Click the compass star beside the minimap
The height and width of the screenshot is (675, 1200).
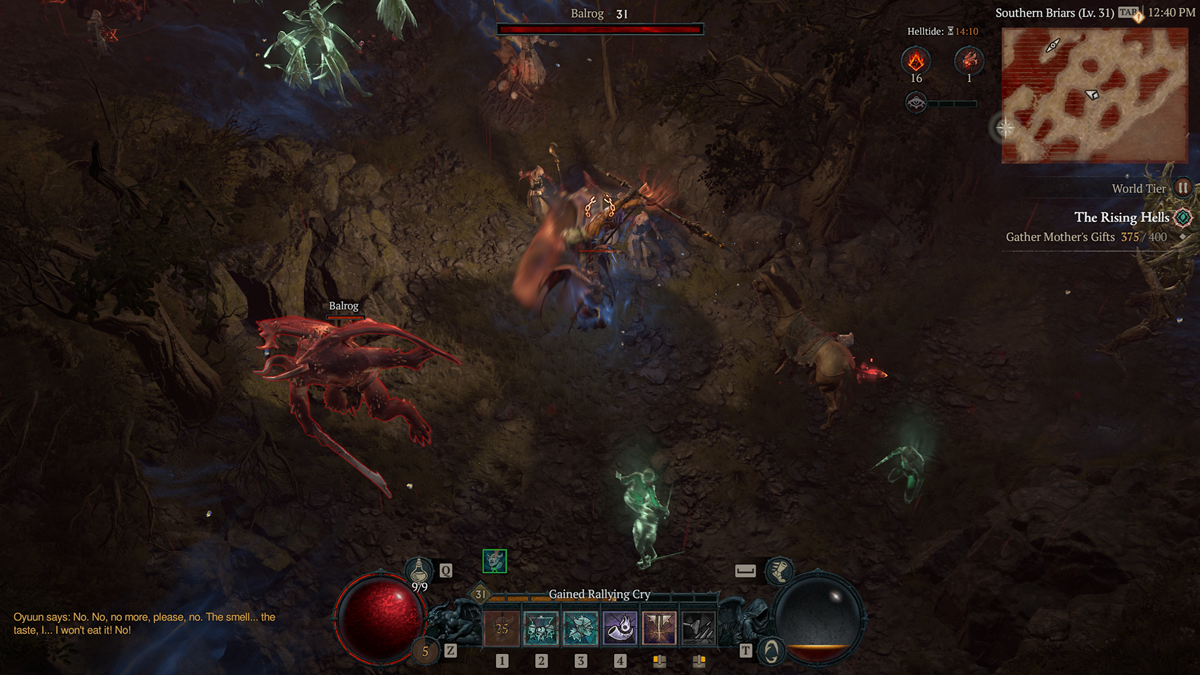click(1005, 128)
